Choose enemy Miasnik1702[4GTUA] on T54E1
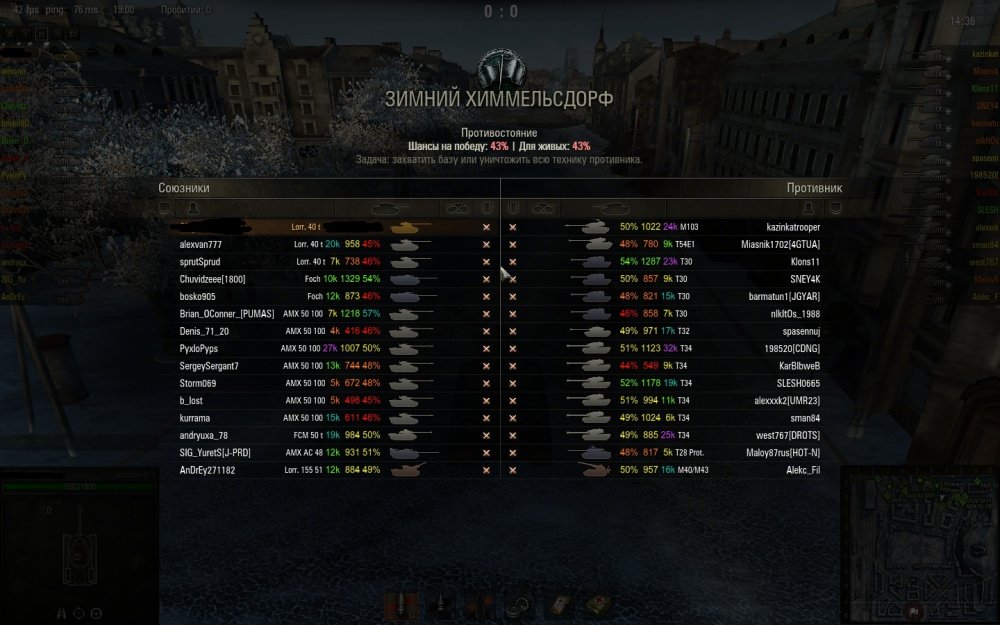This screenshot has height=625, width=1000. (x=779, y=244)
